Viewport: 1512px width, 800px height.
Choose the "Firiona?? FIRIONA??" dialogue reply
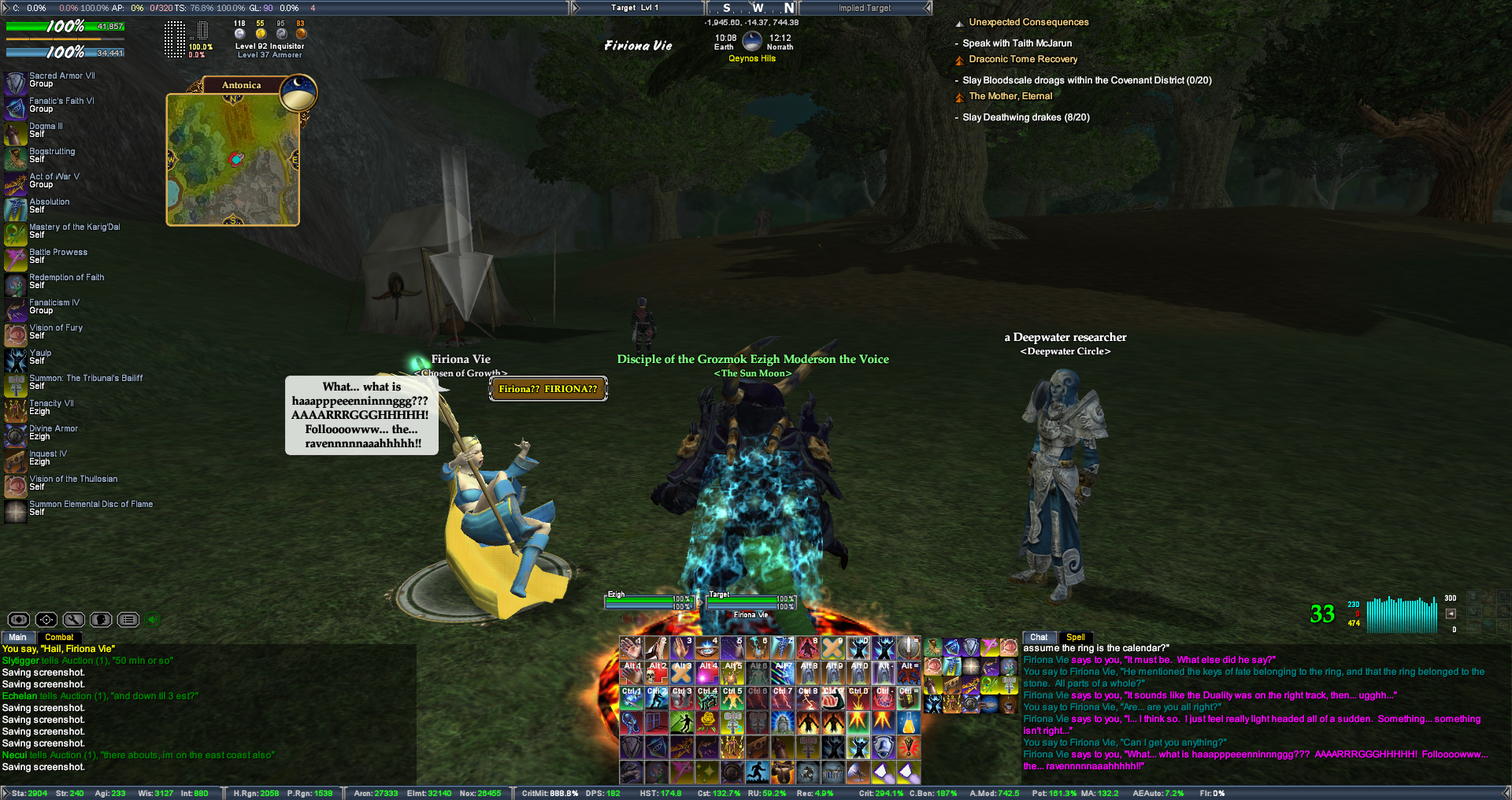tap(548, 389)
